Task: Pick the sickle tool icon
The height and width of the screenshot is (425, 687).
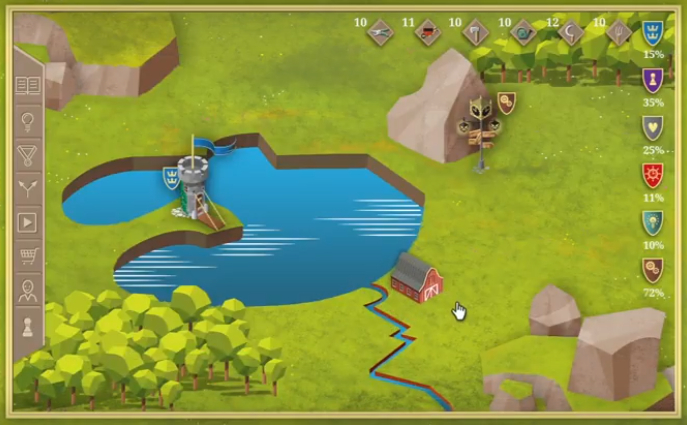Action: [x=572, y=32]
